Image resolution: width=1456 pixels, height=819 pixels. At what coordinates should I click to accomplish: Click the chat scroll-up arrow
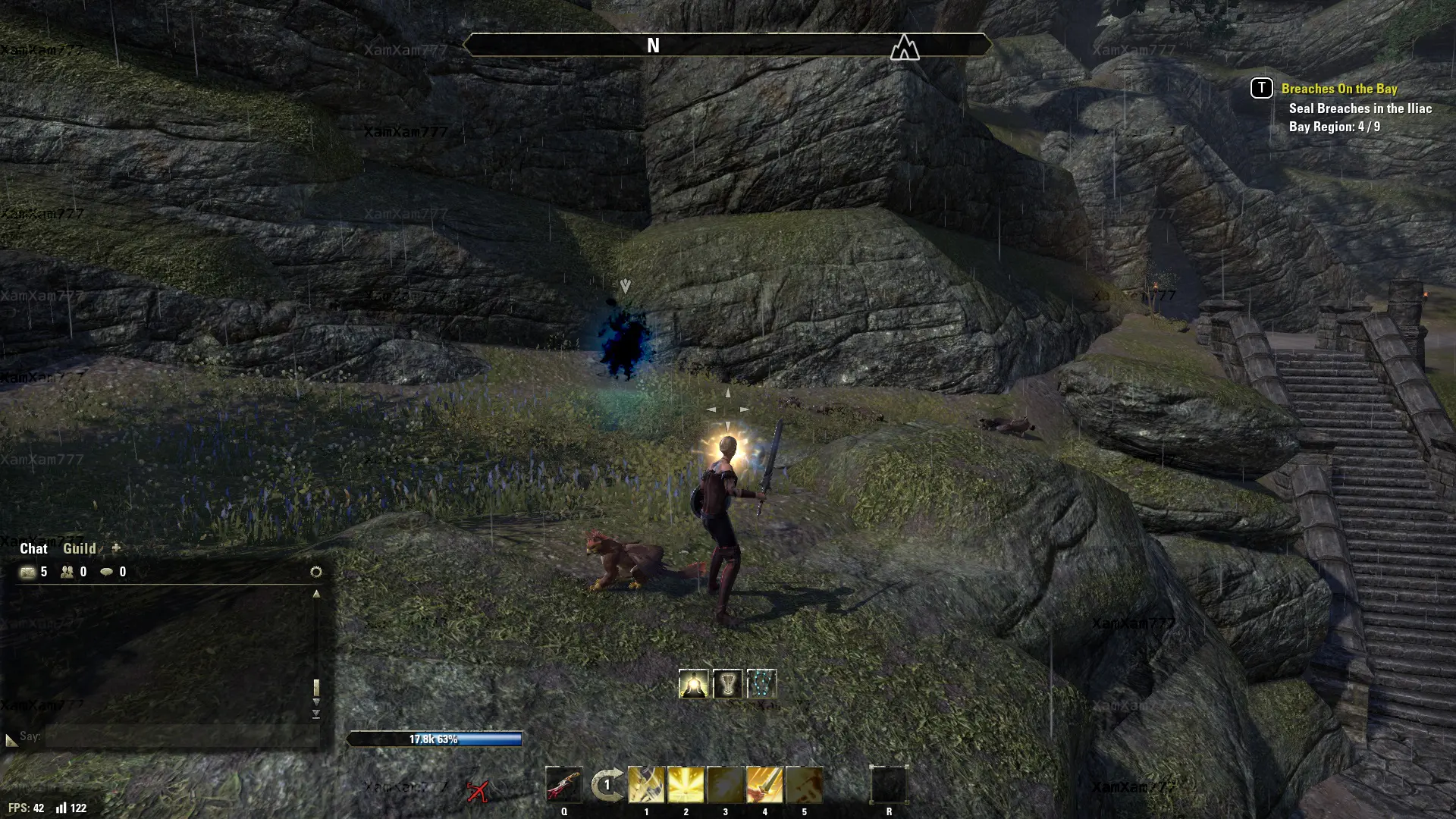[316, 594]
